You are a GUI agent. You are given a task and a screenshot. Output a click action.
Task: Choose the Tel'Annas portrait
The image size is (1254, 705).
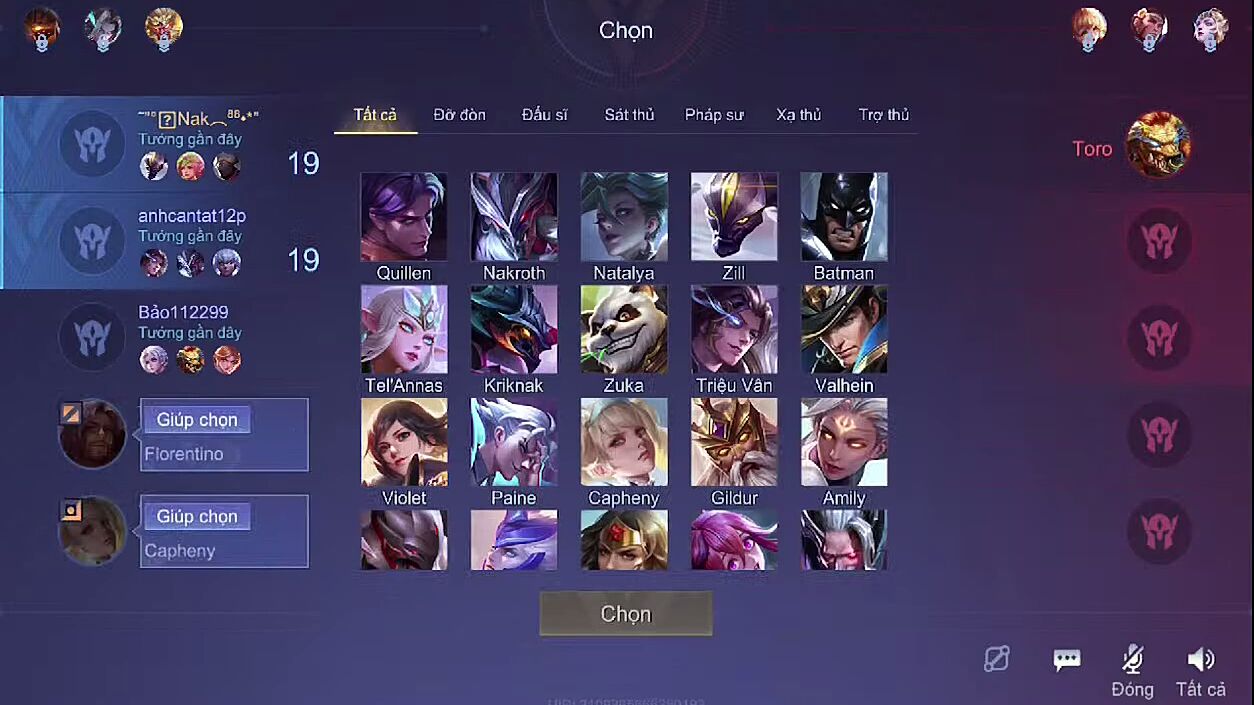(404, 330)
